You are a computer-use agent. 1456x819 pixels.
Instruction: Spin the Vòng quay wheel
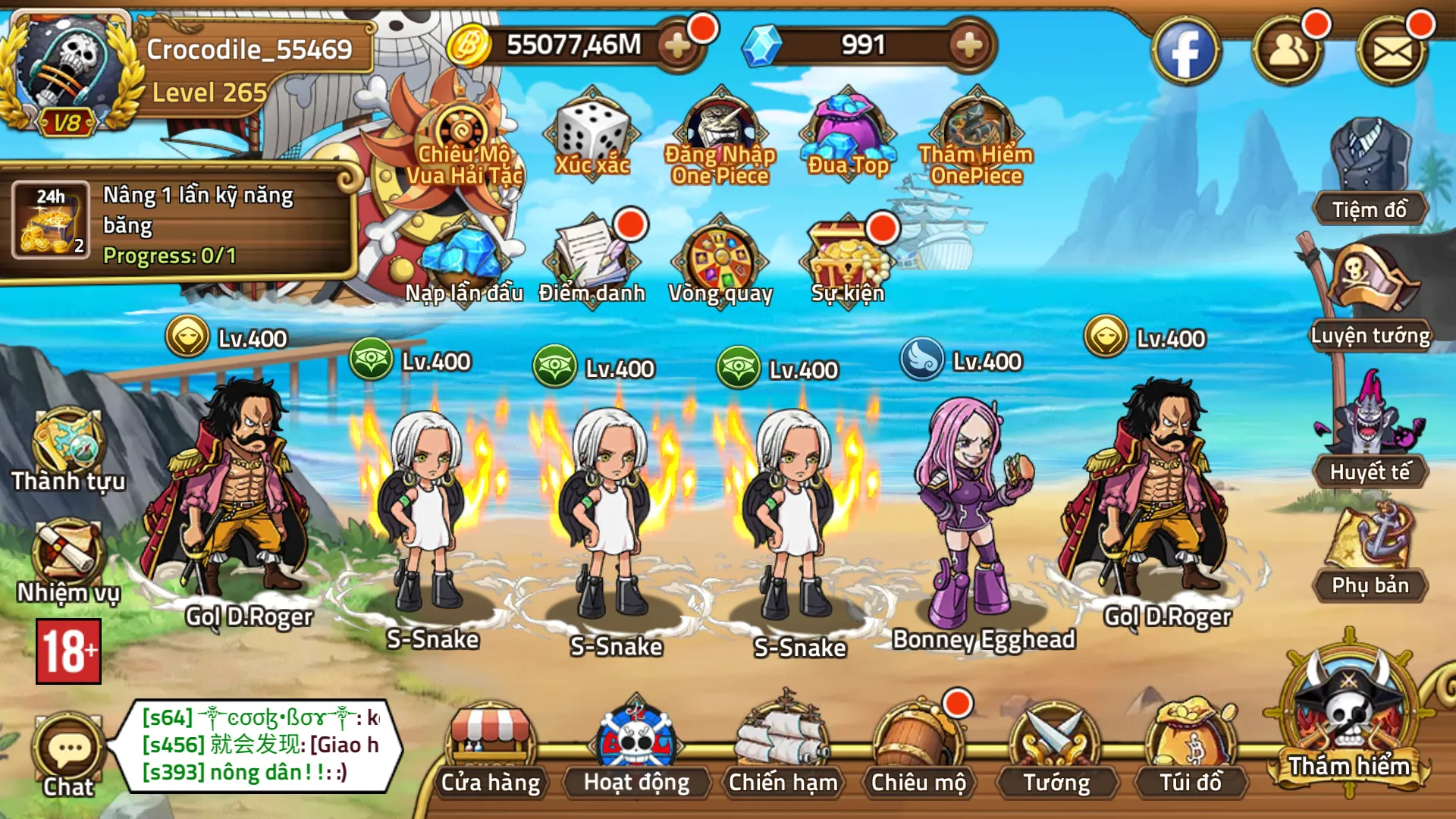[x=720, y=262]
